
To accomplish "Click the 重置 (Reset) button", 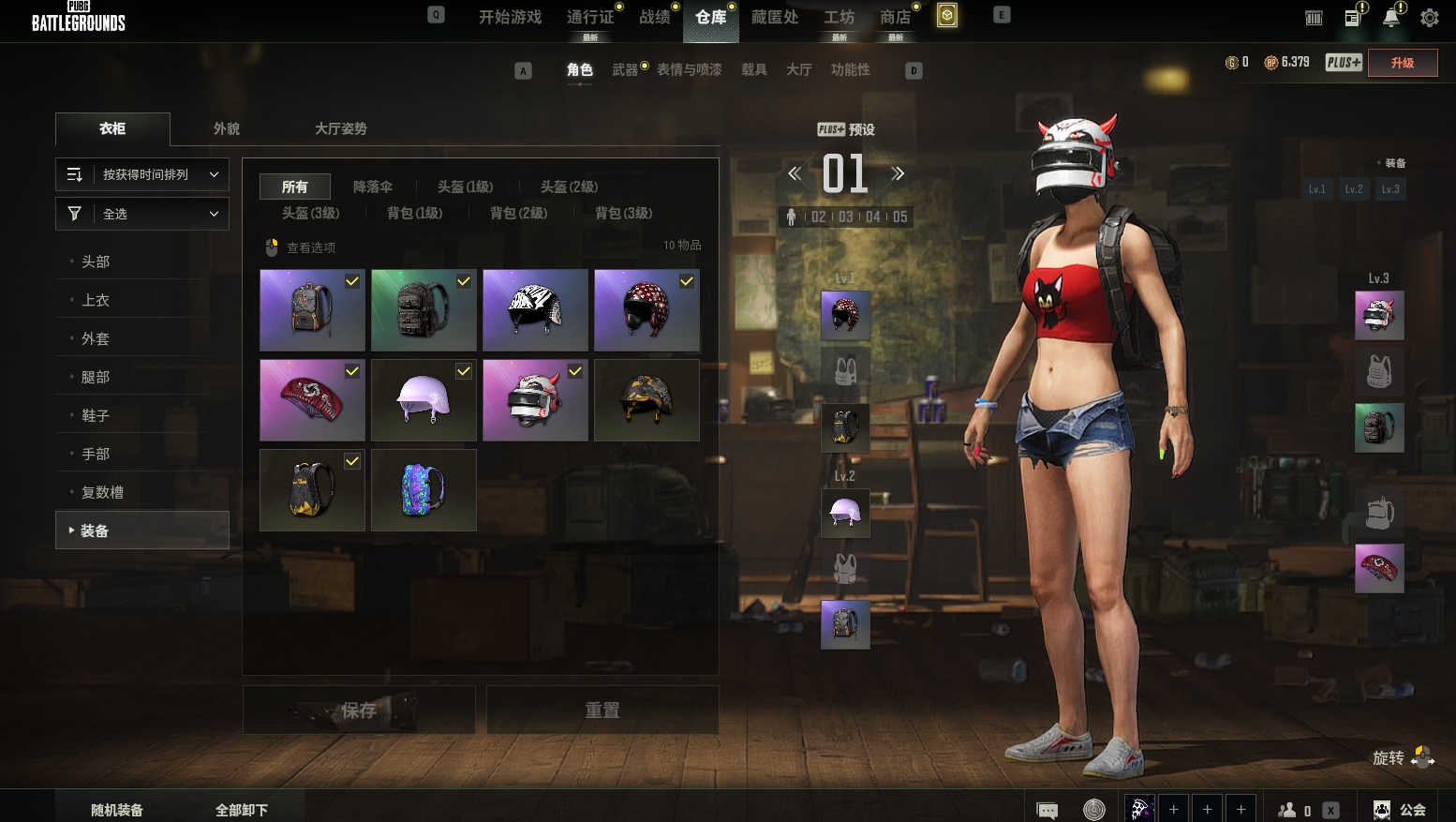I will click(x=602, y=710).
